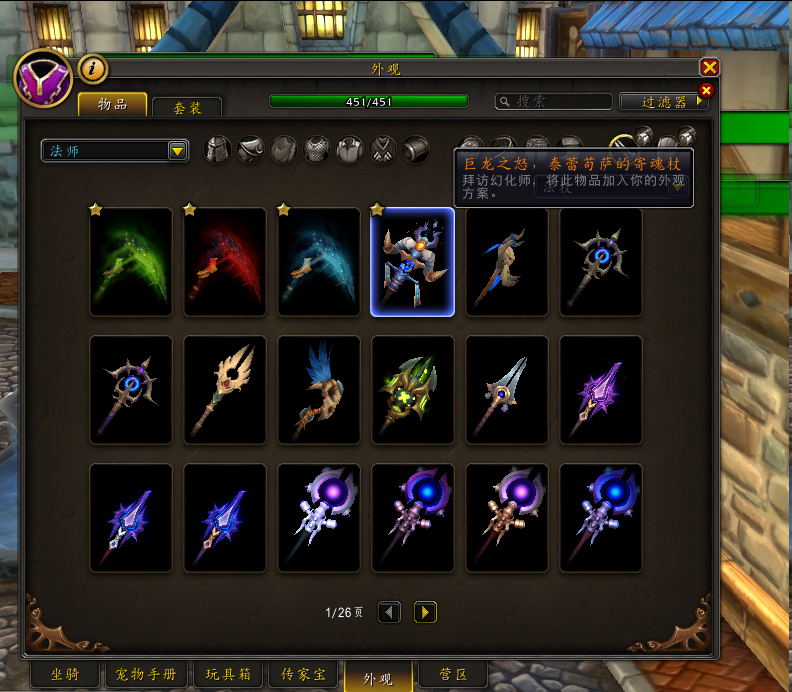Open the 法师 class dropdown

coord(115,150)
